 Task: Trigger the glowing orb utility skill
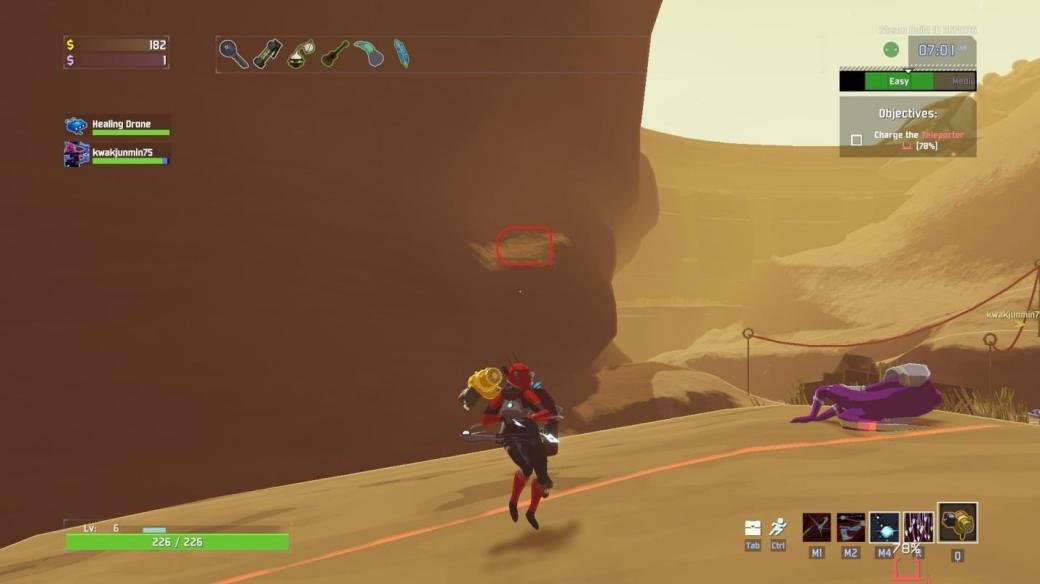[884, 527]
